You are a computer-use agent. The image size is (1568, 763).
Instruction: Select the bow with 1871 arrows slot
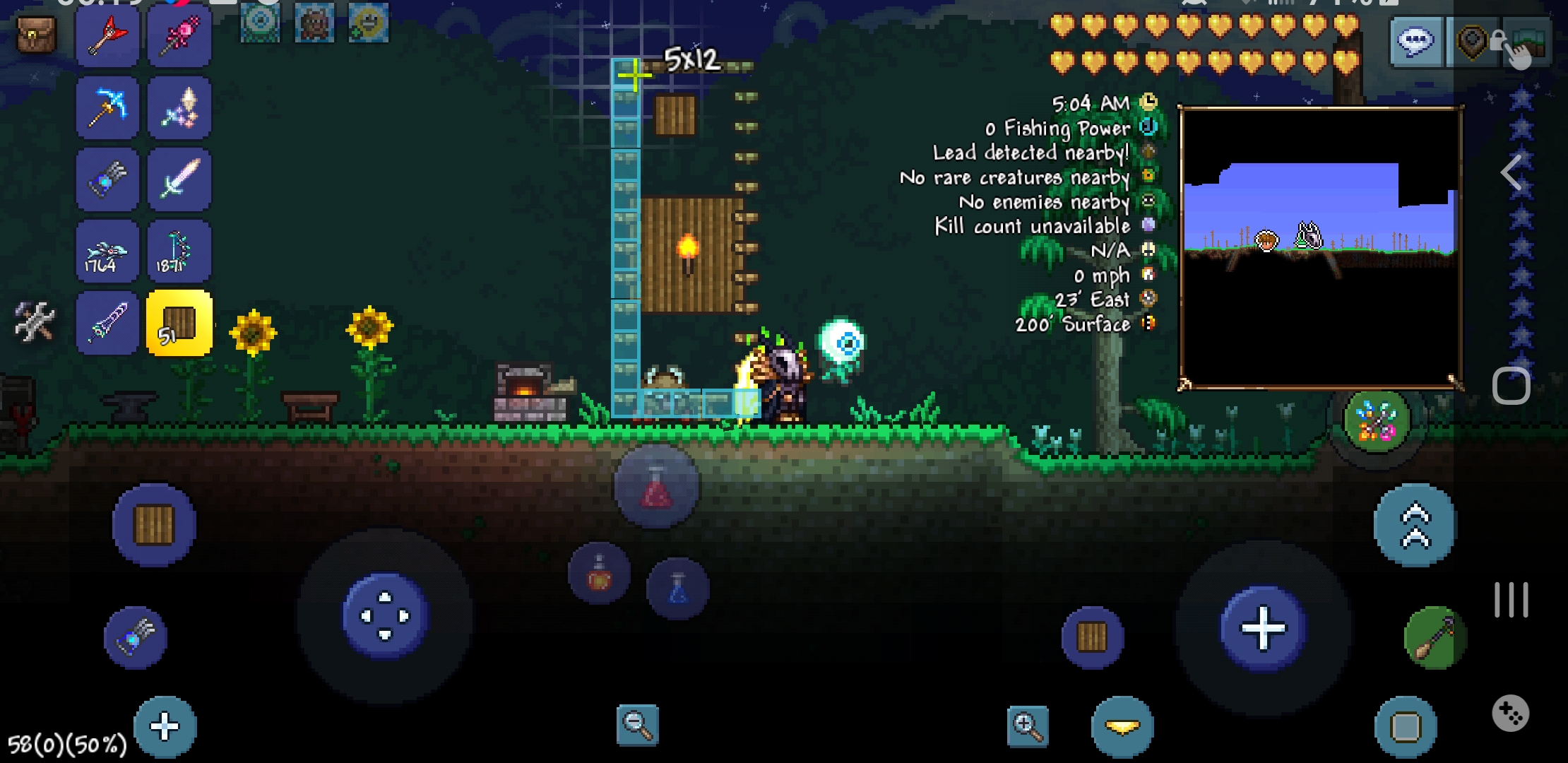[179, 252]
